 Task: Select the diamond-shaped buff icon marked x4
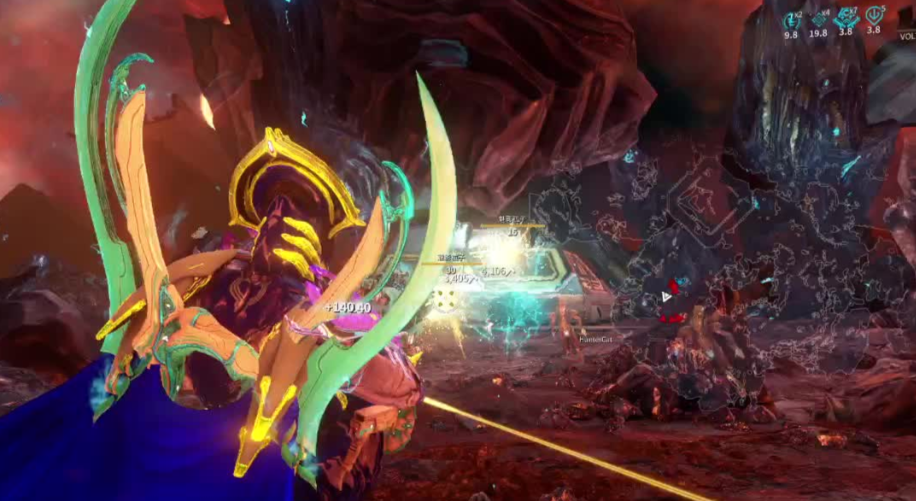tap(818, 17)
